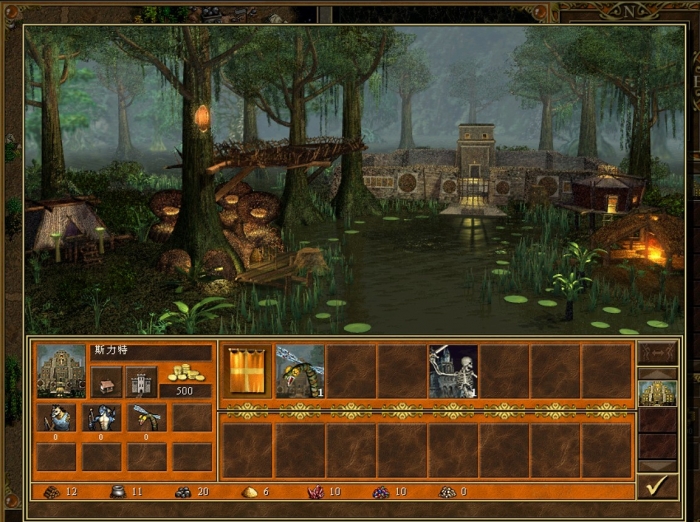Select the serpent creature garrison slot
700x522 pixels.
point(300,371)
